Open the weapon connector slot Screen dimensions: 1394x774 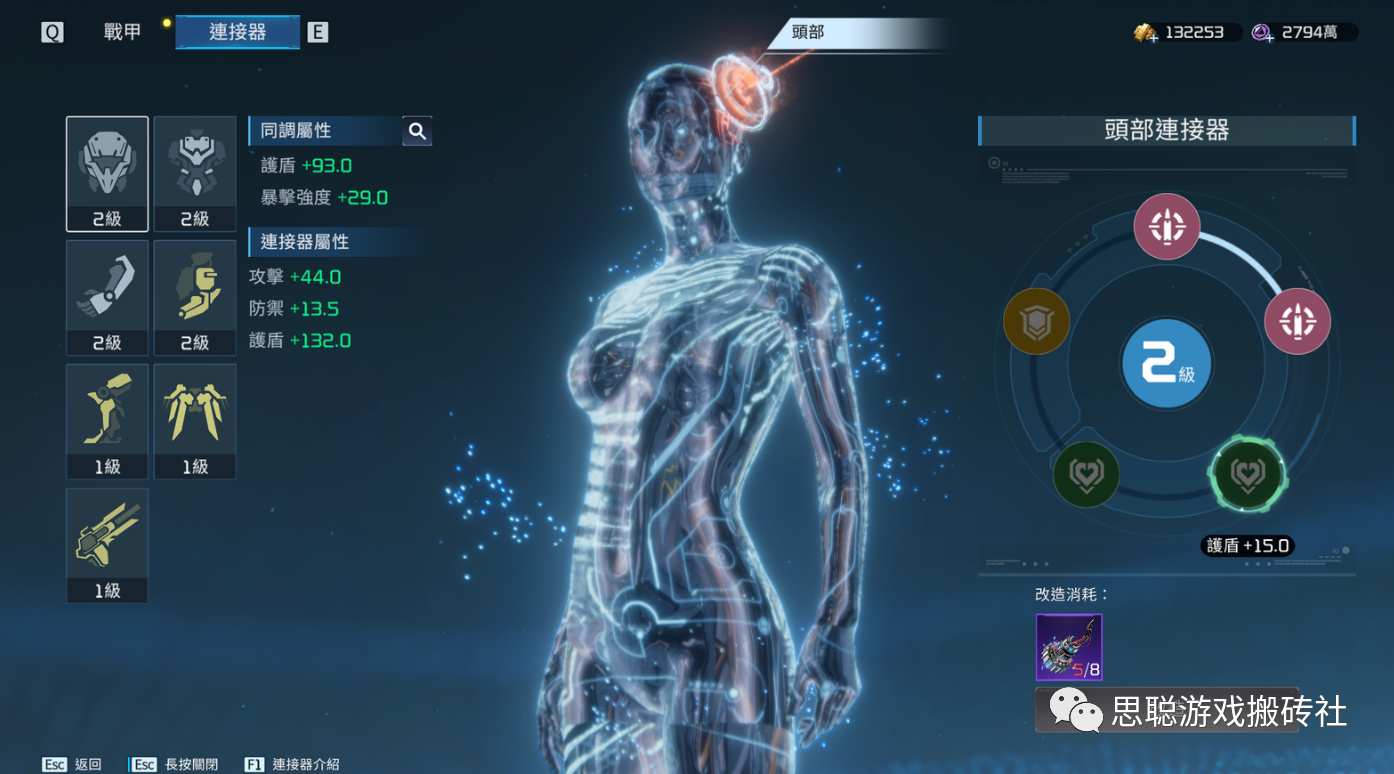click(107, 545)
